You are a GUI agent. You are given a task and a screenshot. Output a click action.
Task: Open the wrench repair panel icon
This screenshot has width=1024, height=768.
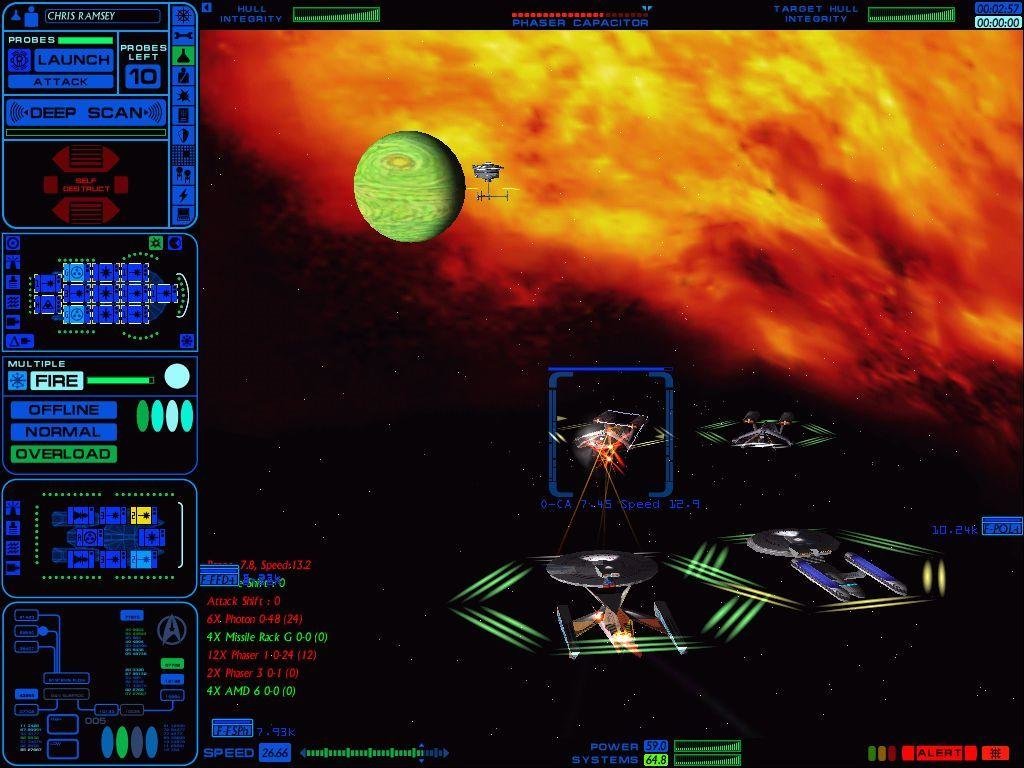[x=184, y=36]
